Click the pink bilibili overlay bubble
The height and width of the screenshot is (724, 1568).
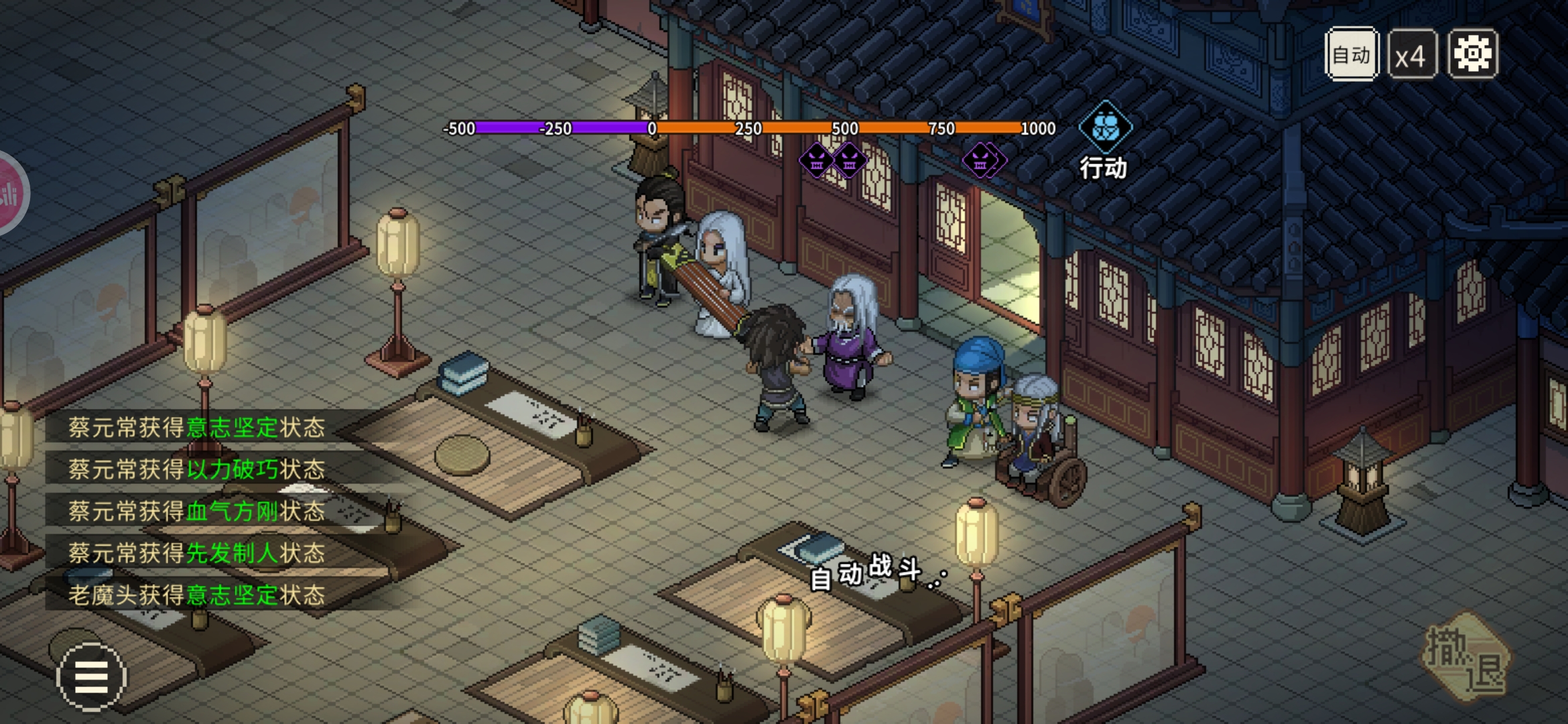(x=9, y=194)
